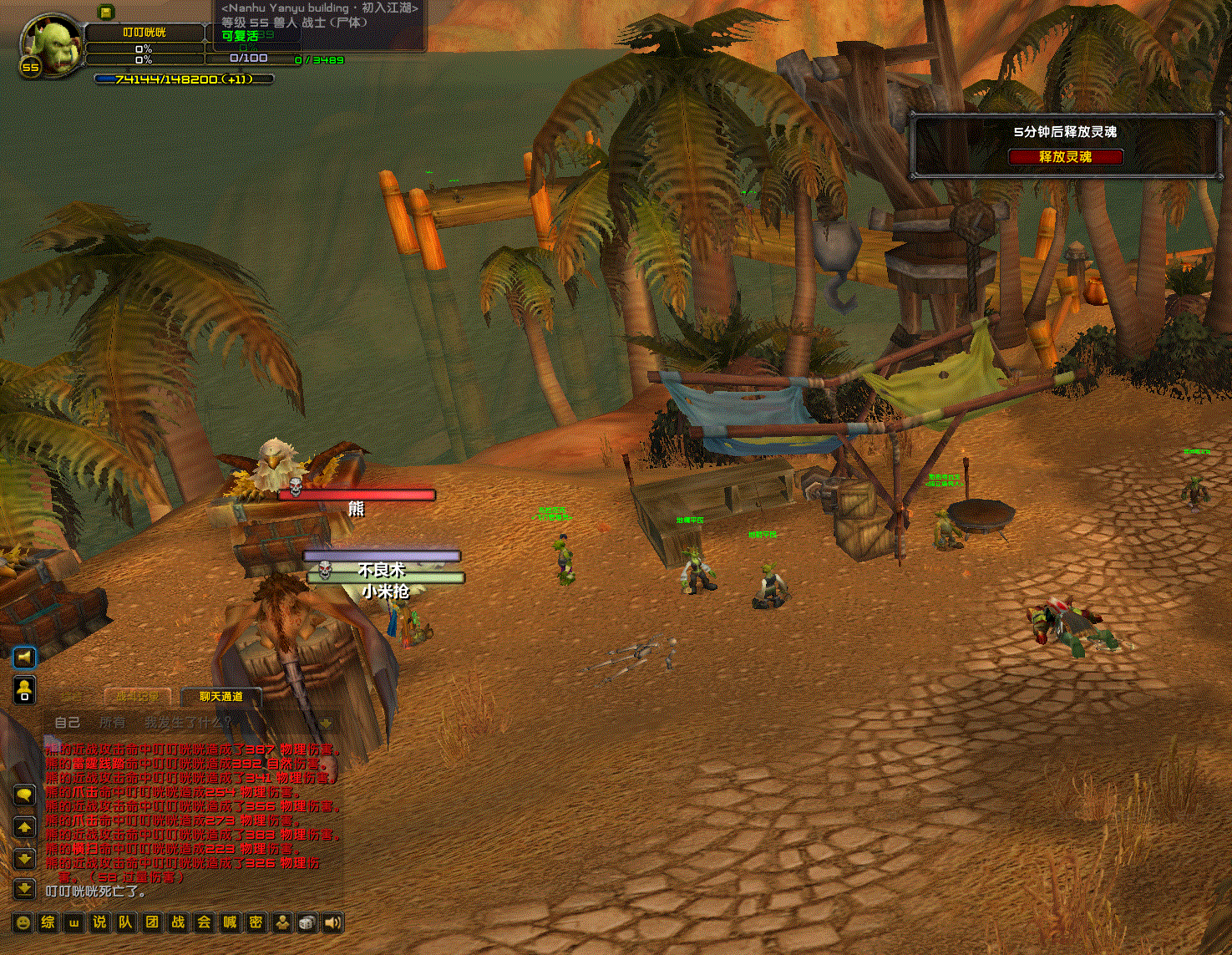Switch to the 队 party channel button

point(126,922)
